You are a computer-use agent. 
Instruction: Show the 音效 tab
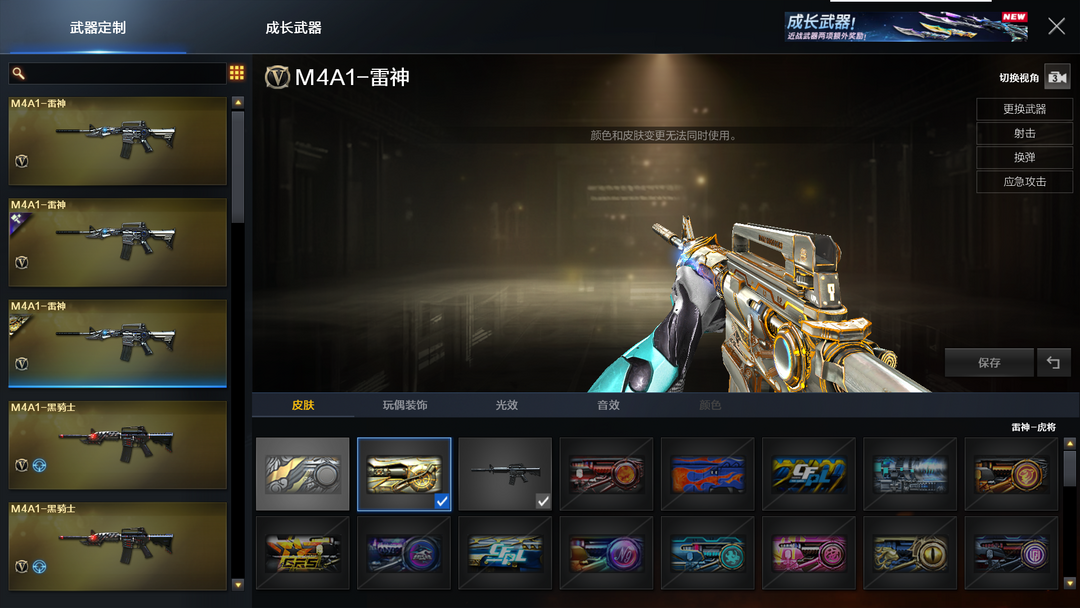[x=608, y=405]
